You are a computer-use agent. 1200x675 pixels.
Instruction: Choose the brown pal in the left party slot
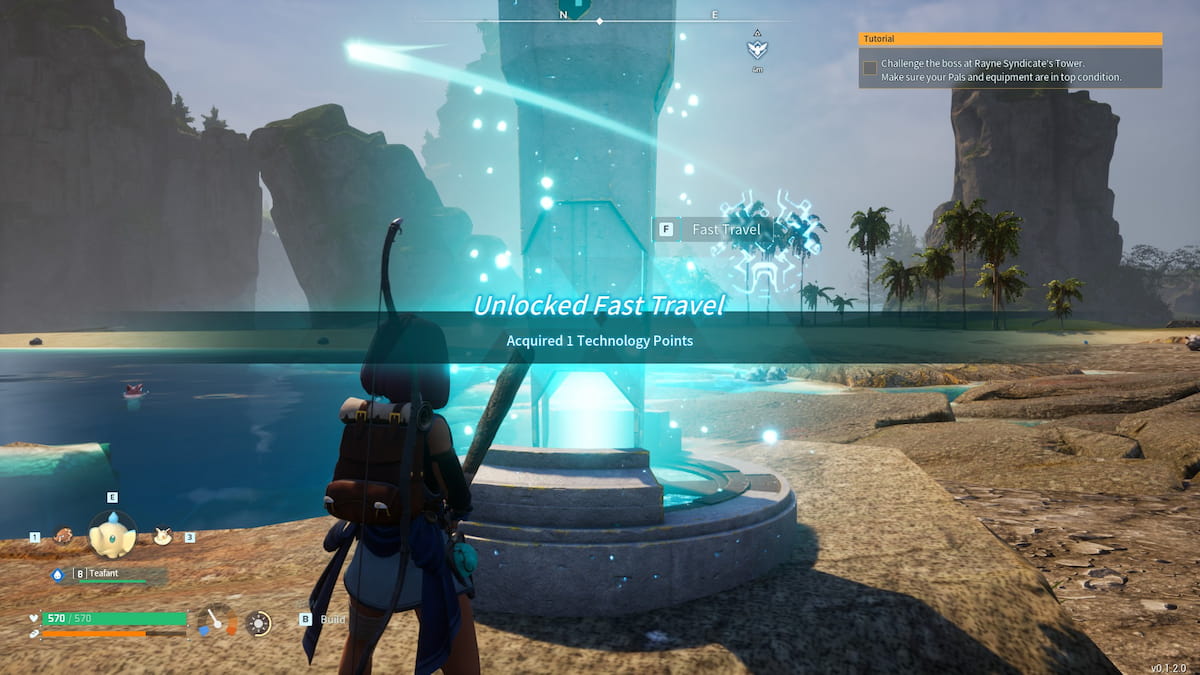[x=63, y=536]
